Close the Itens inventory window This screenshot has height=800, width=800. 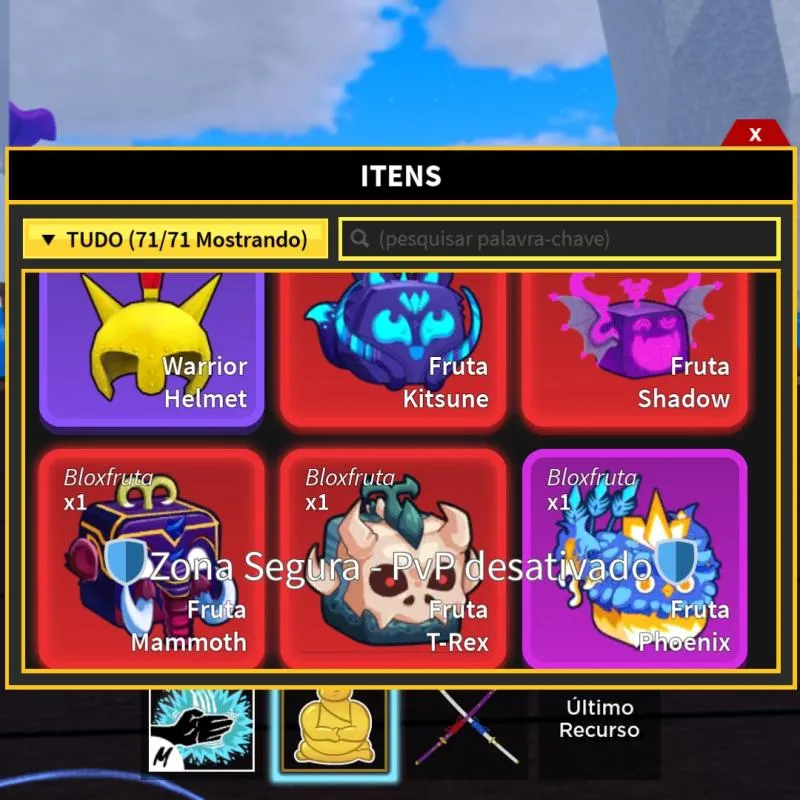[x=755, y=134]
